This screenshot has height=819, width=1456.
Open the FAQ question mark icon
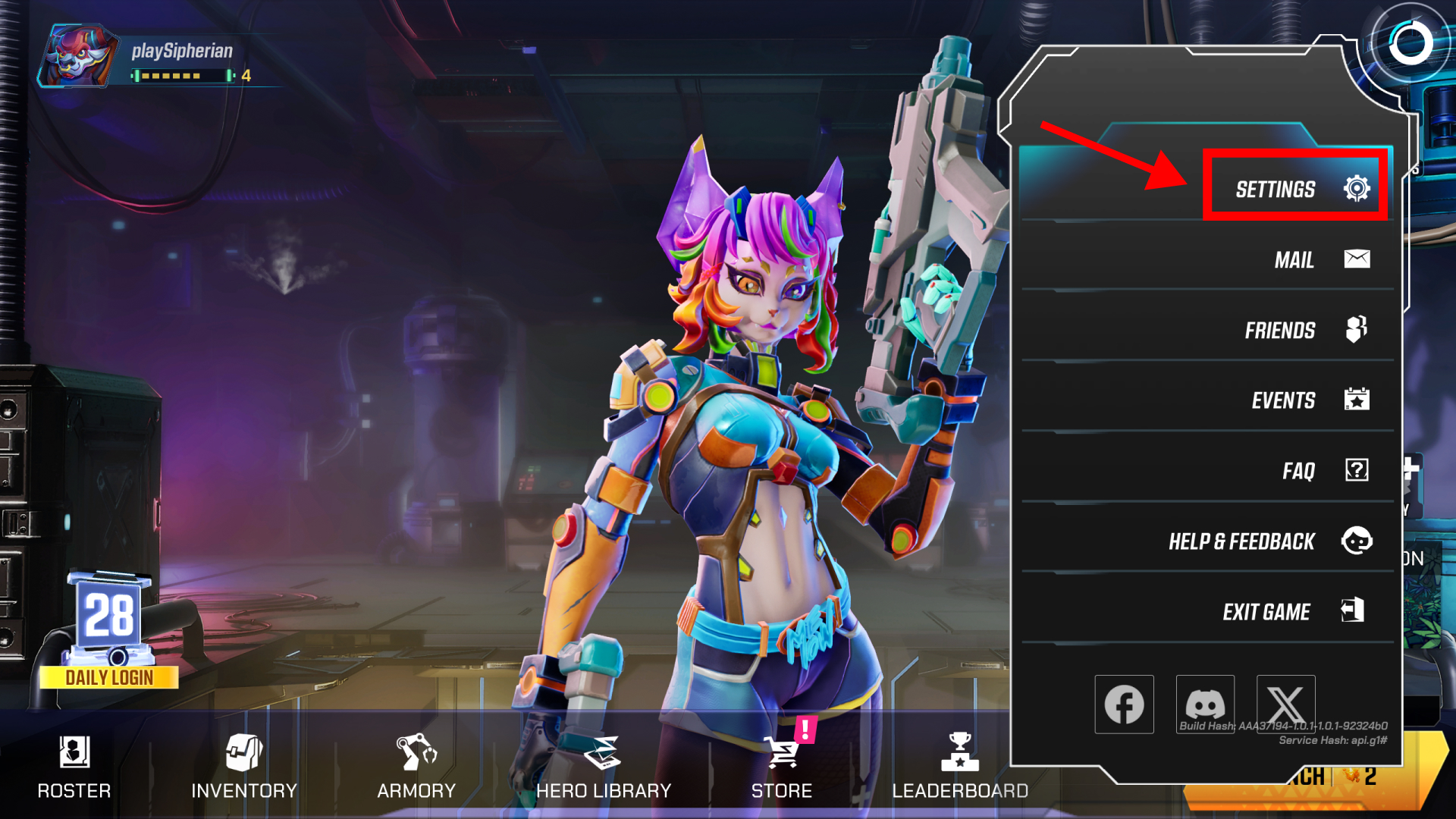pyautogui.click(x=1357, y=470)
